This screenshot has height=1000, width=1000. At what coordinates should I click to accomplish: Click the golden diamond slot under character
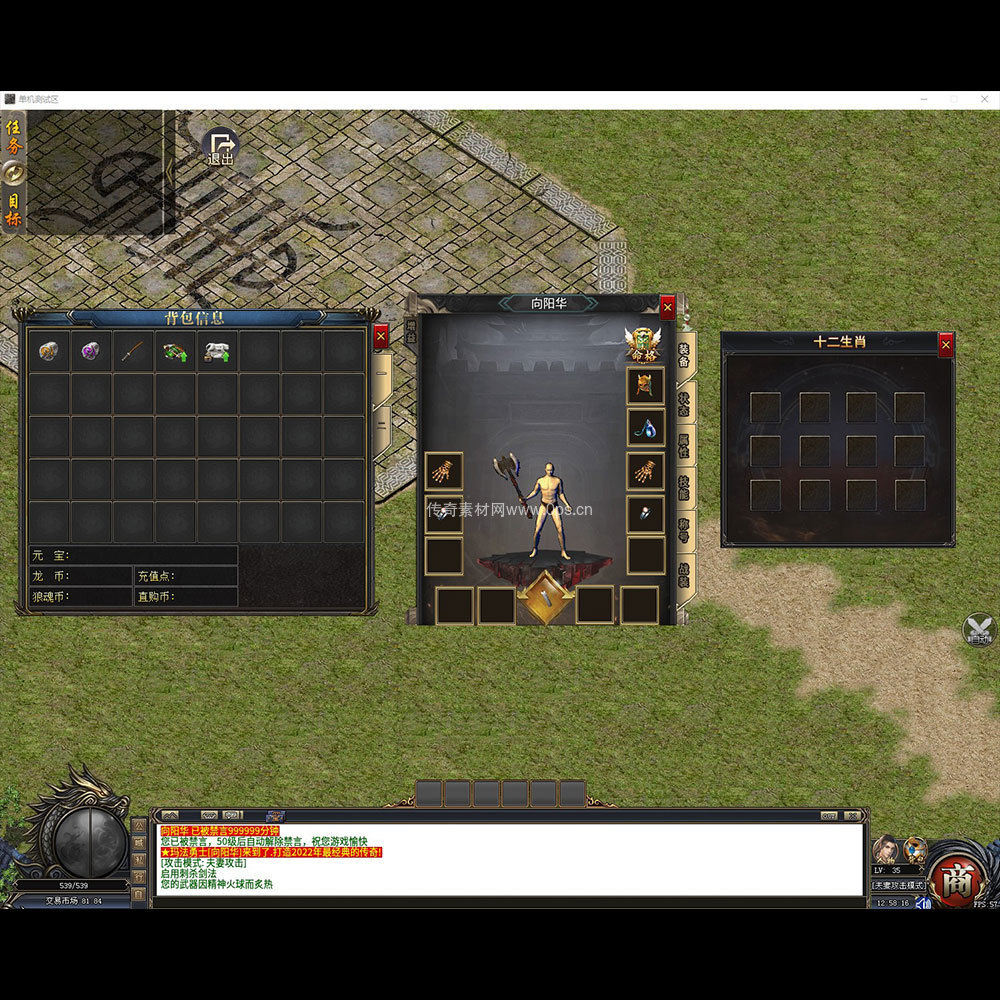(545, 598)
